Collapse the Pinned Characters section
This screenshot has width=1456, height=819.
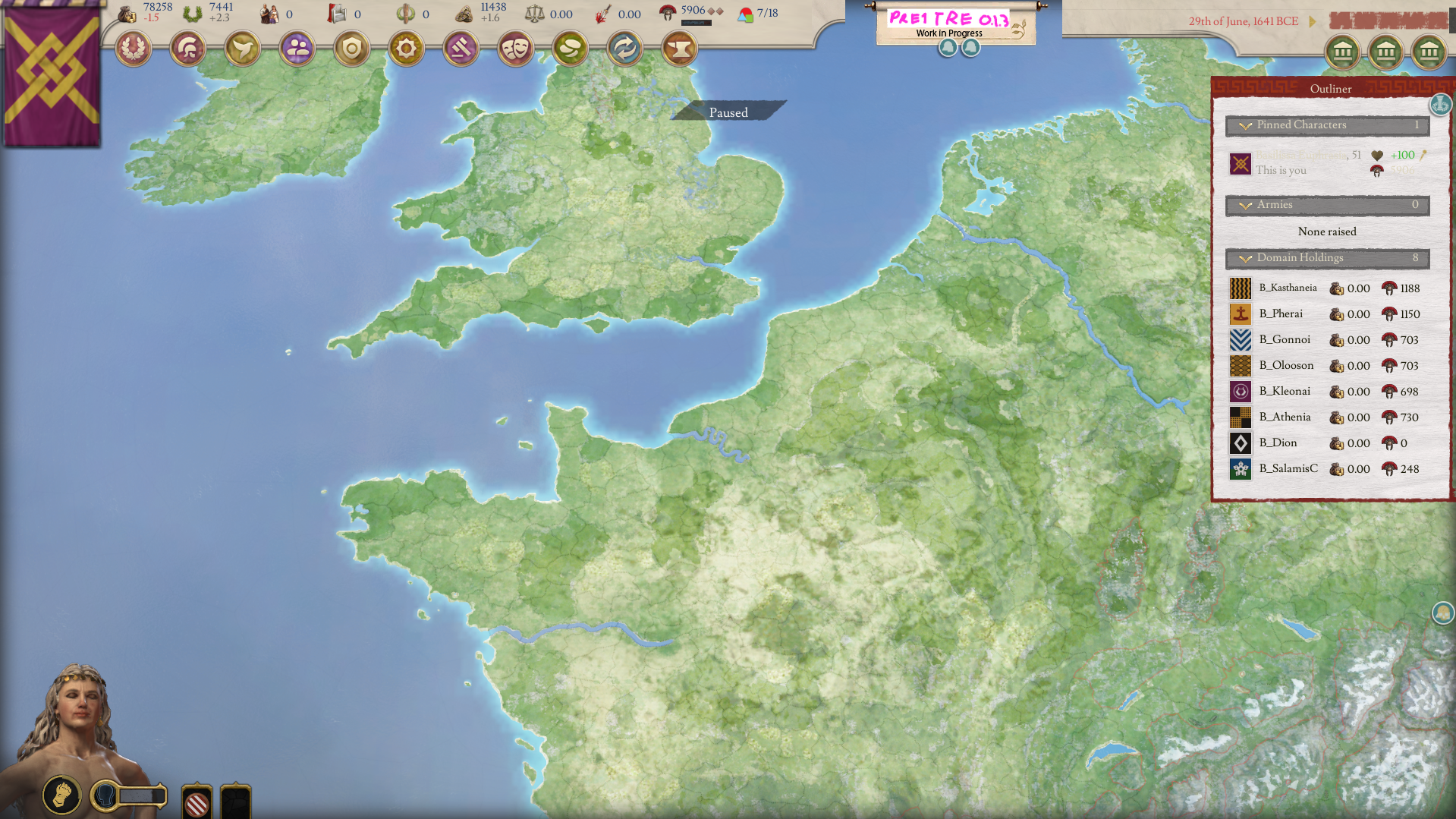pos(1246,125)
